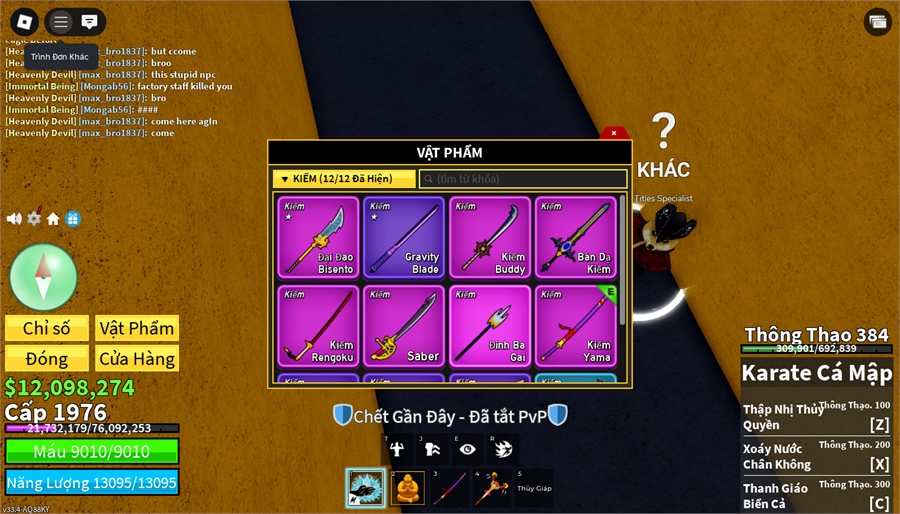Select the golden Buddha hotbar slot
The width and height of the screenshot is (900, 514).
[x=409, y=488]
